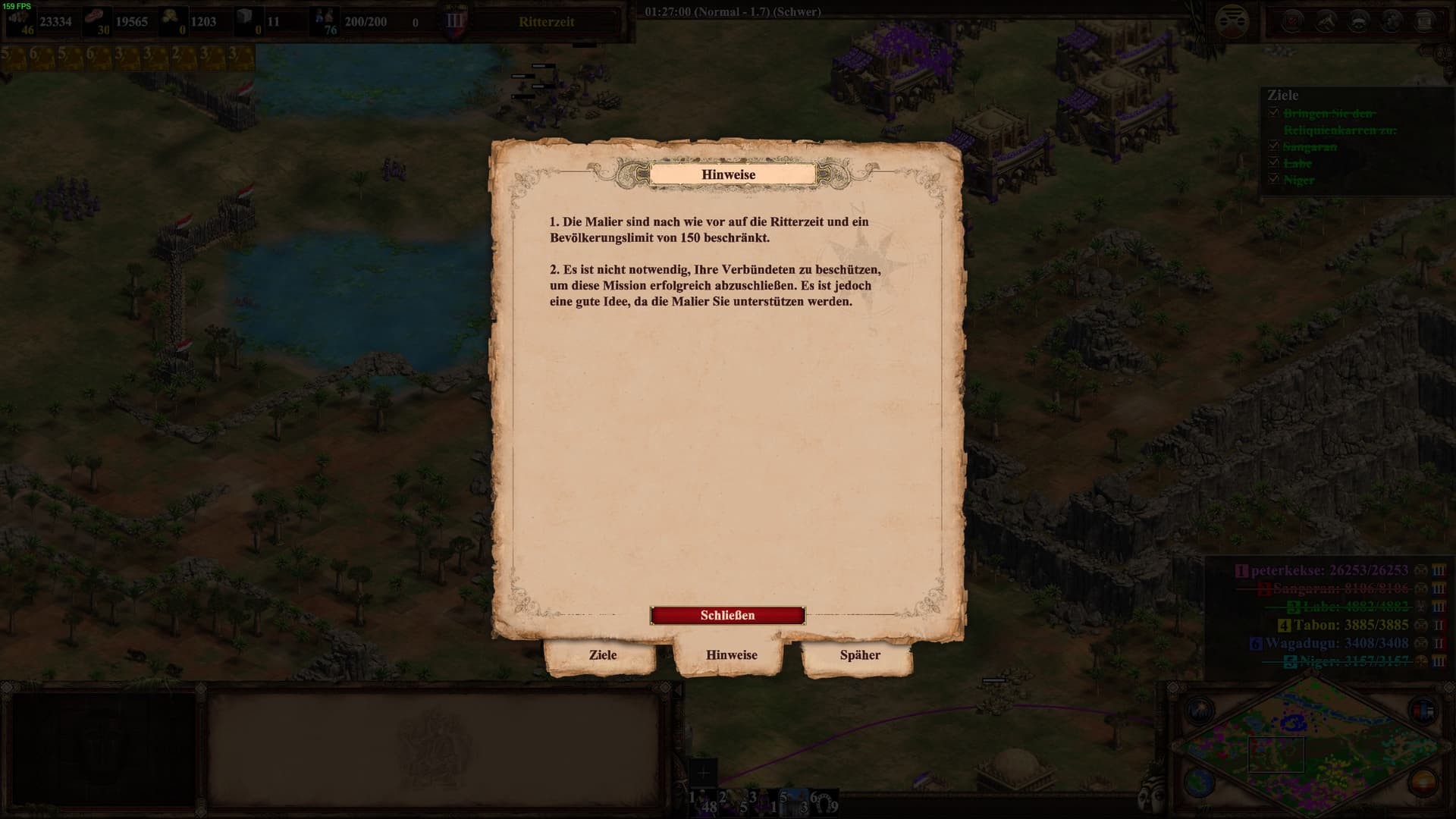Select the Hinweise tab
Image resolution: width=1456 pixels, height=819 pixels.
coord(731,654)
